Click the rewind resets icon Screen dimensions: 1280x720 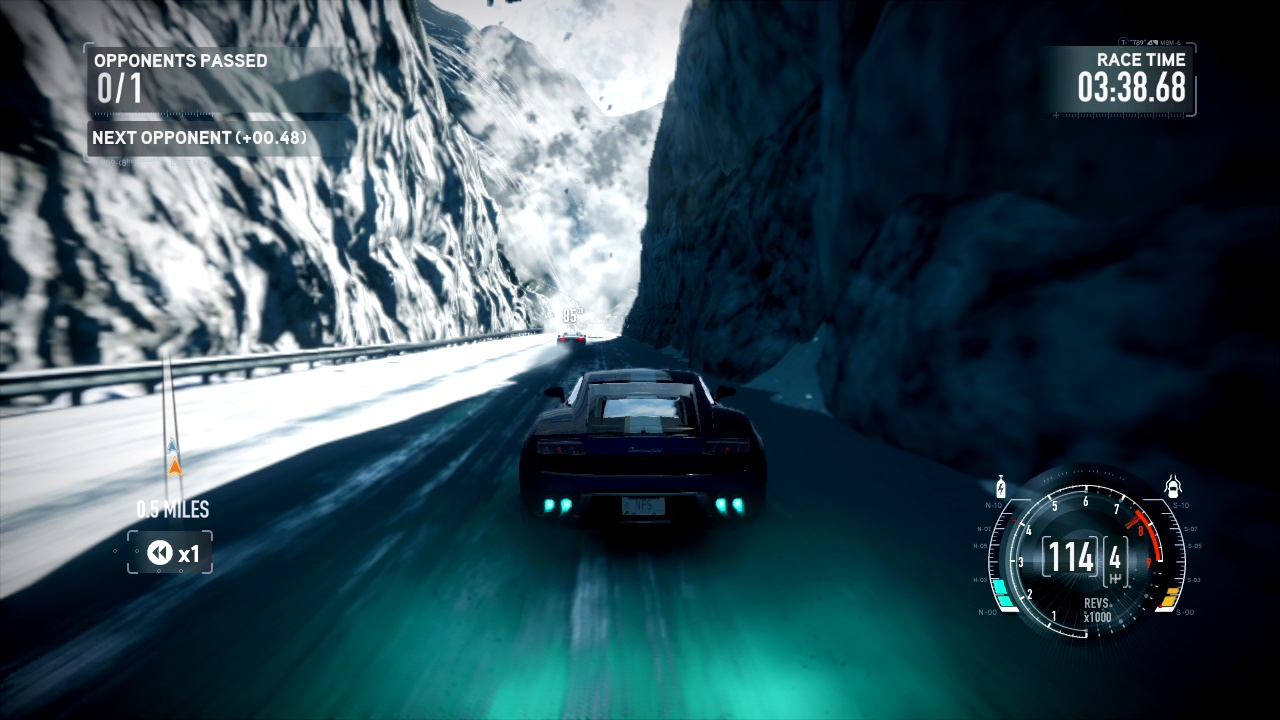(x=160, y=552)
